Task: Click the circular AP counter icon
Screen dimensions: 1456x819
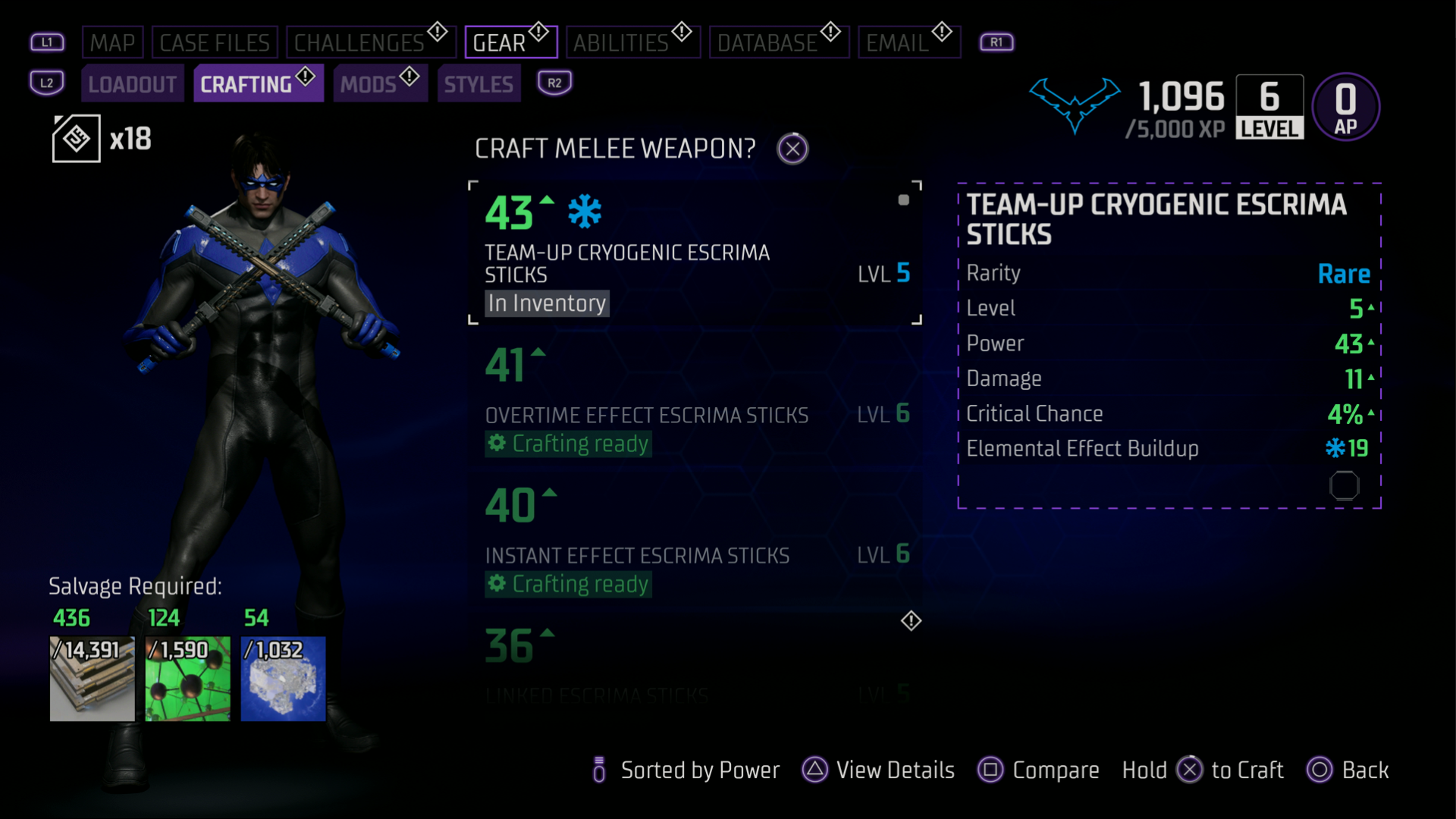Action: click(1346, 107)
